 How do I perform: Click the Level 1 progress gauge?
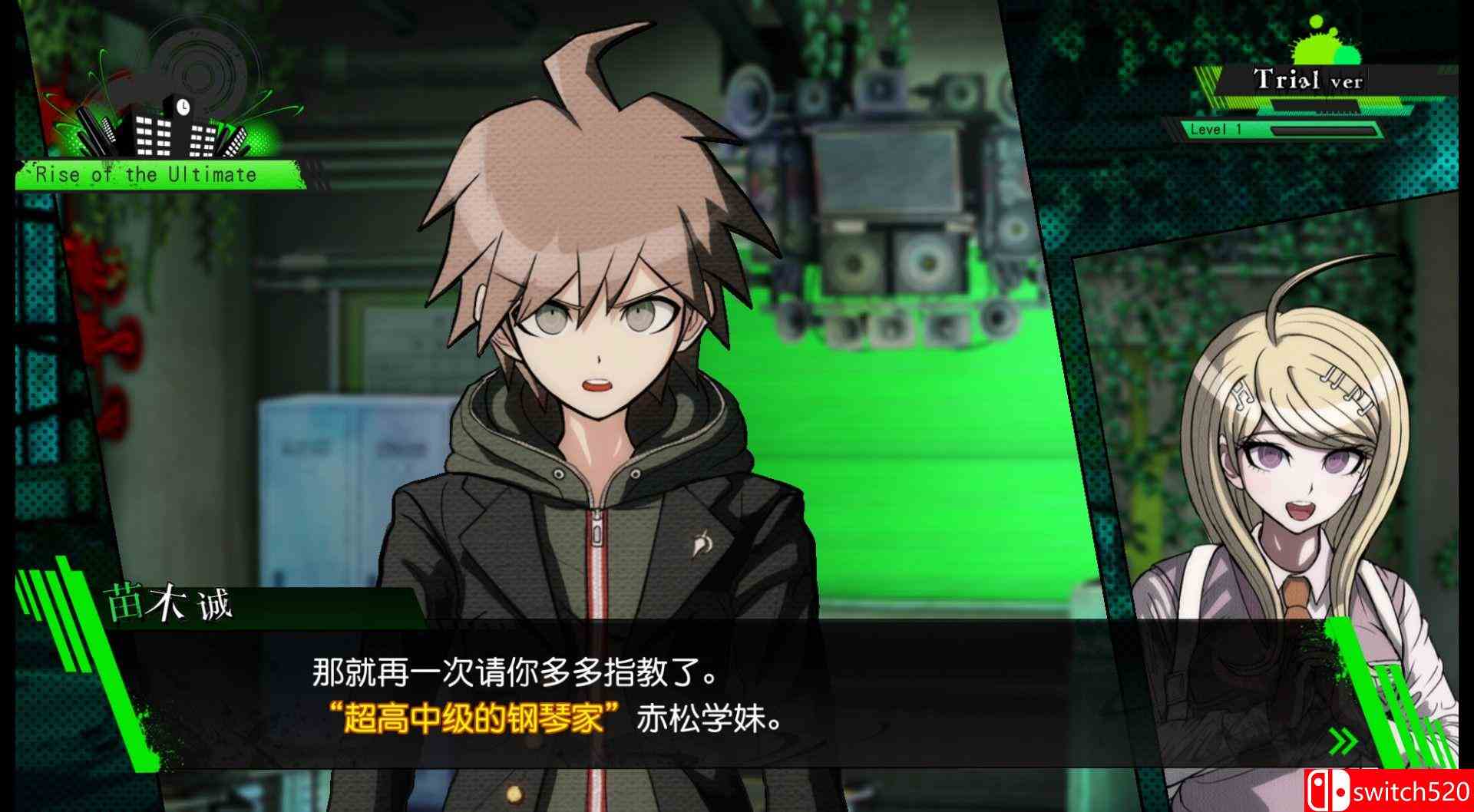click(x=1324, y=130)
